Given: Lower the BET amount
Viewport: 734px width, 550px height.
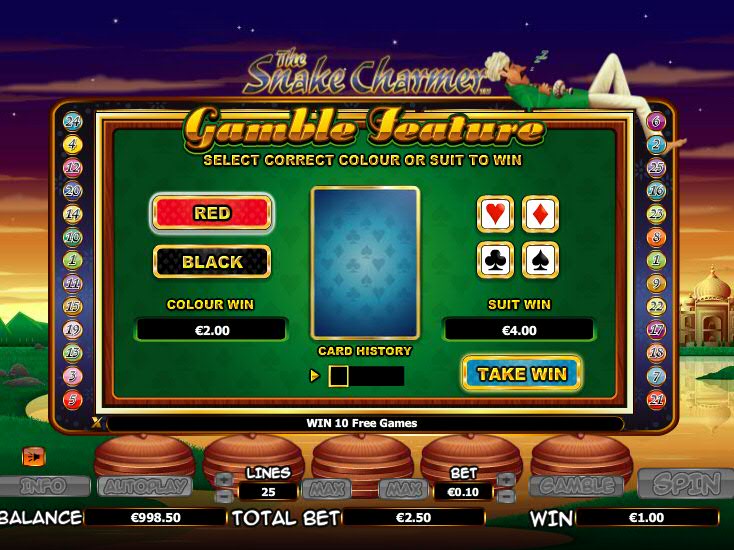Looking at the screenshot, I should [506, 495].
